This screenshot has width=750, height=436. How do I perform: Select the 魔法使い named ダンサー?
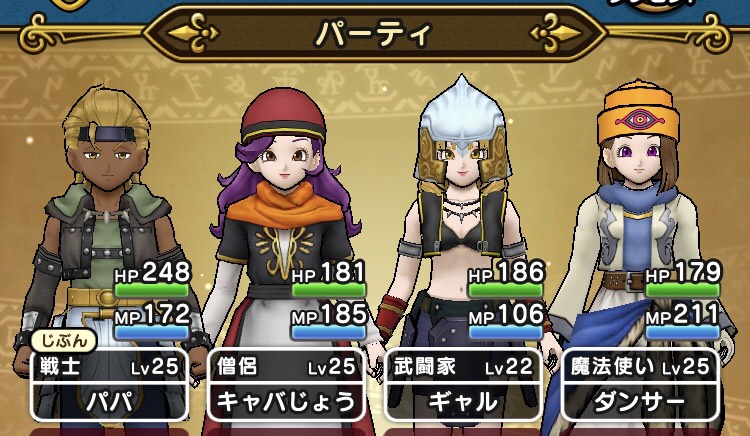pyautogui.click(x=640, y=385)
